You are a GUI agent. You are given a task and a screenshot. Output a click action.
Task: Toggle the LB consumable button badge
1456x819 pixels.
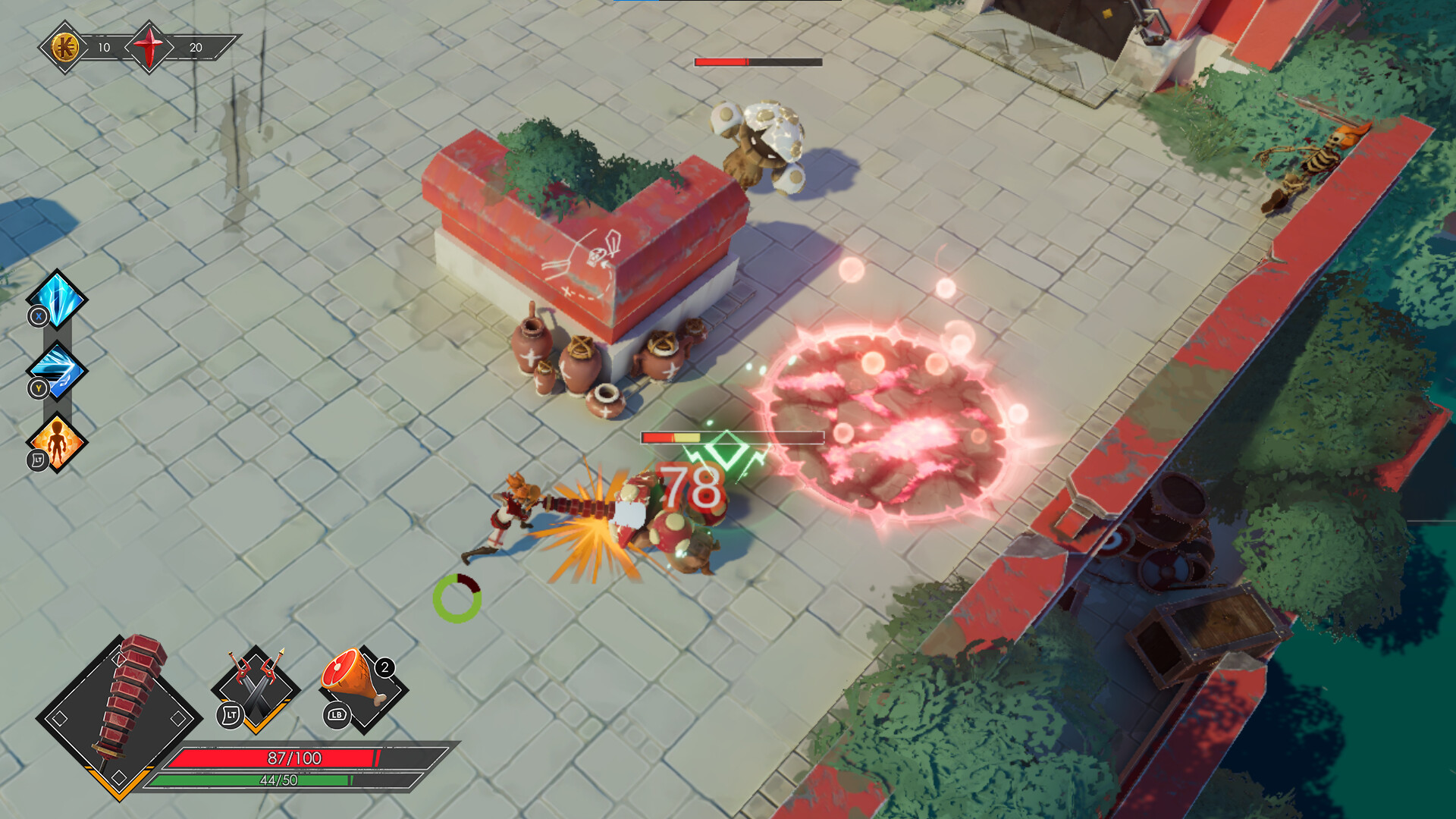[x=336, y=717]
